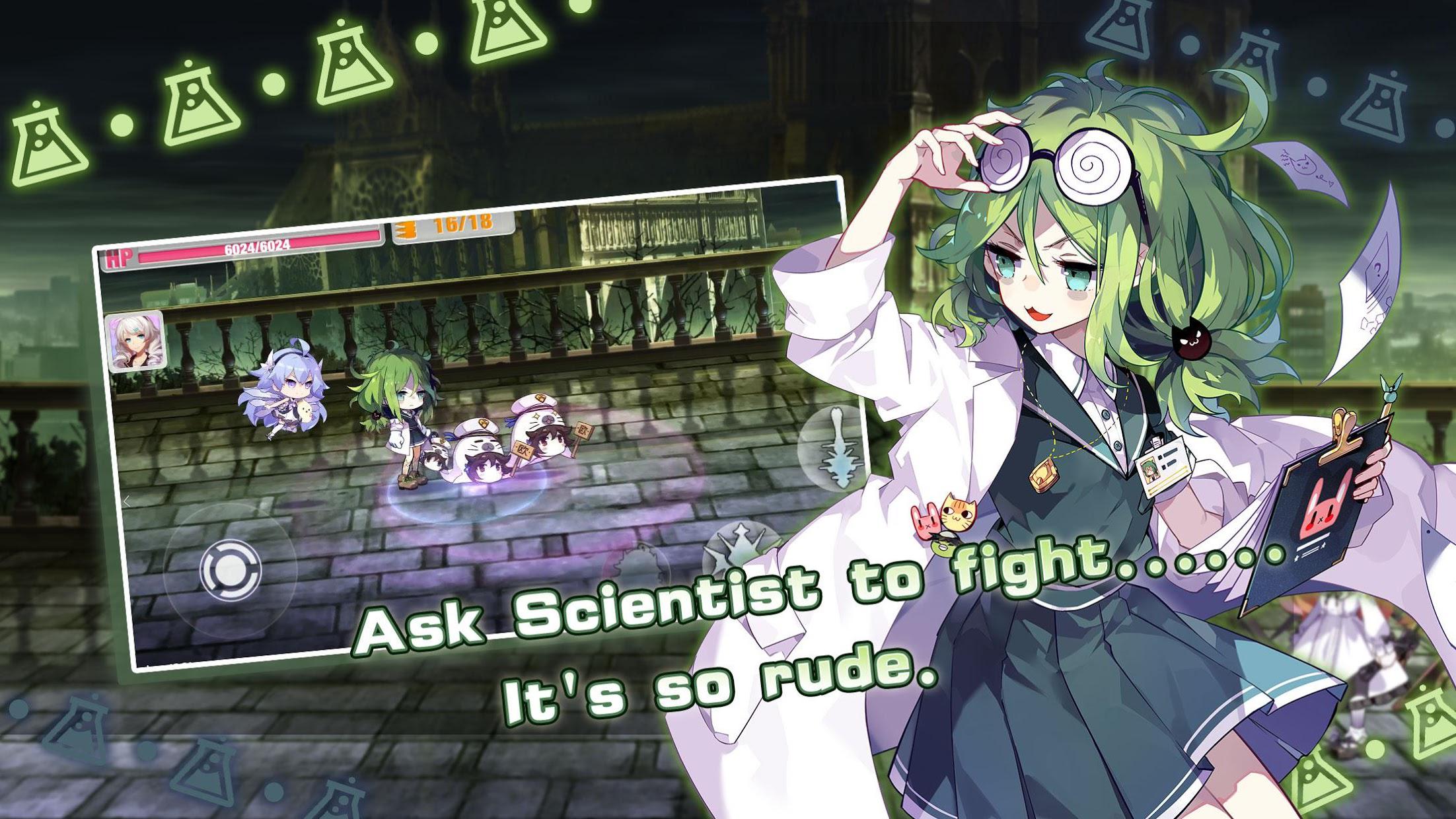Trigger the faded creature-silhouette skill button
Screen dimensions: 1456x819
(x=638, y=565)
